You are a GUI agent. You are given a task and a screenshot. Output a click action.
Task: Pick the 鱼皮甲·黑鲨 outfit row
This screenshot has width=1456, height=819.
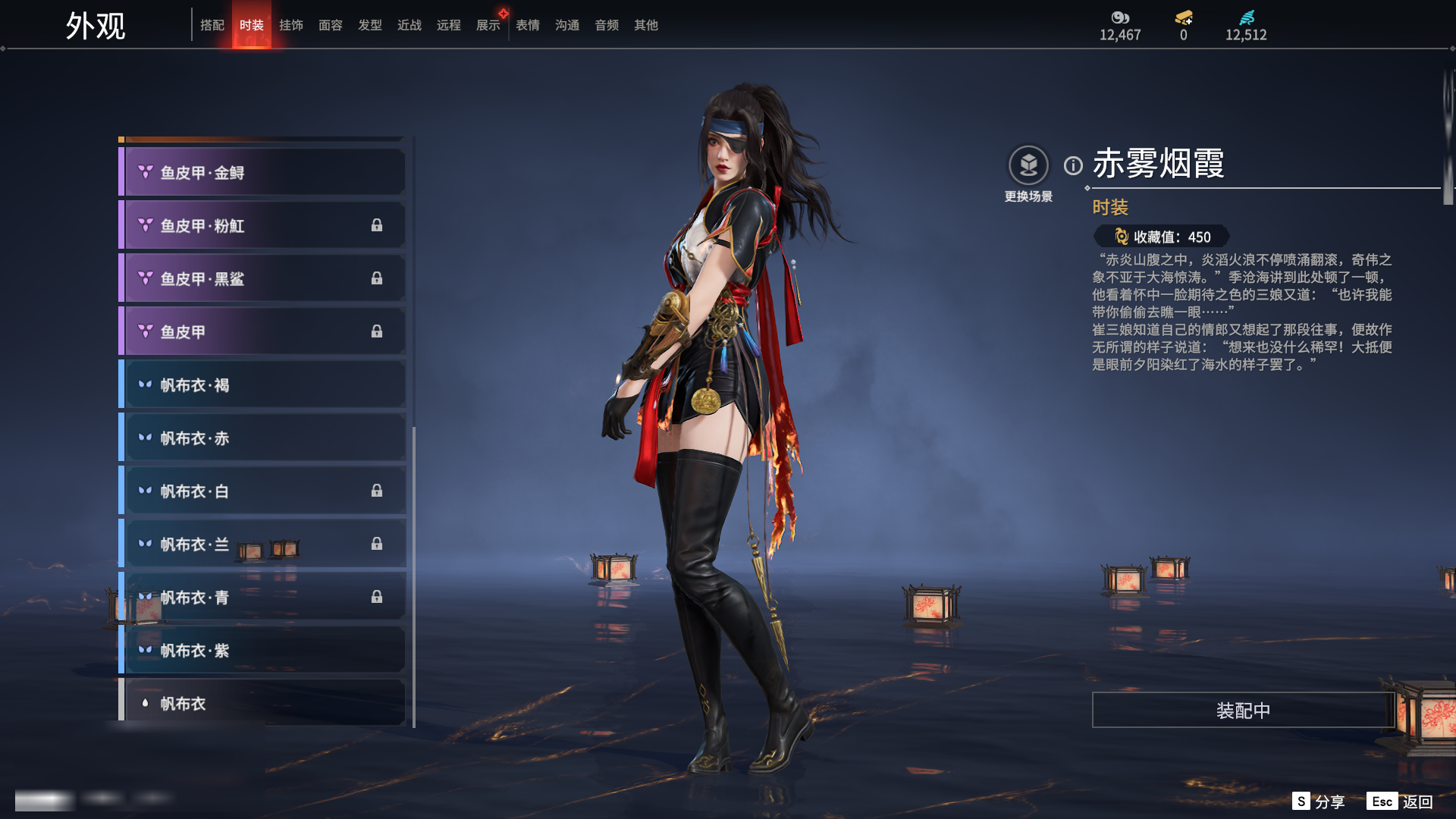tap(262, 279)
